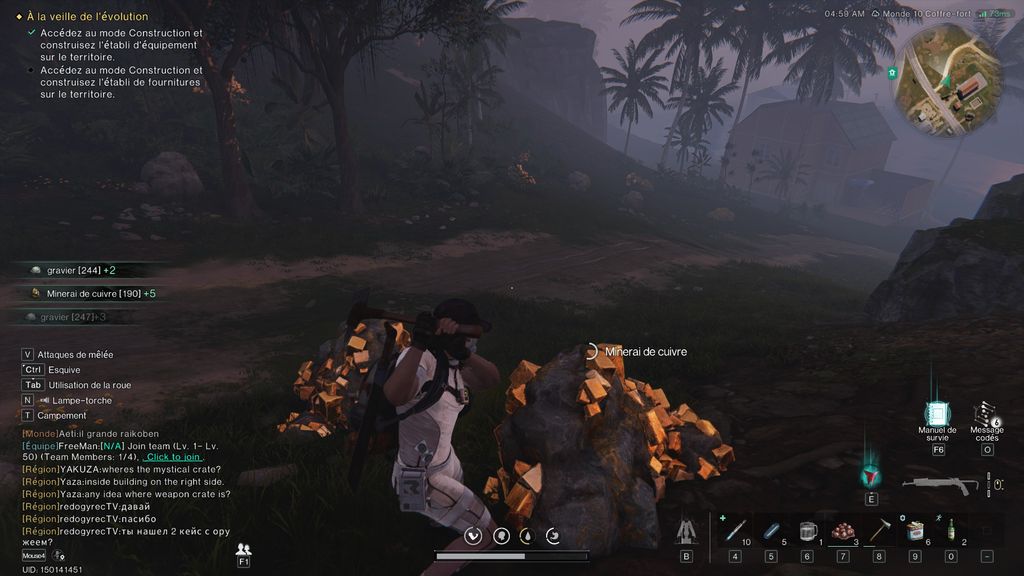
Task: Select the red berries hotbar slot
Action: coord(843,531)
